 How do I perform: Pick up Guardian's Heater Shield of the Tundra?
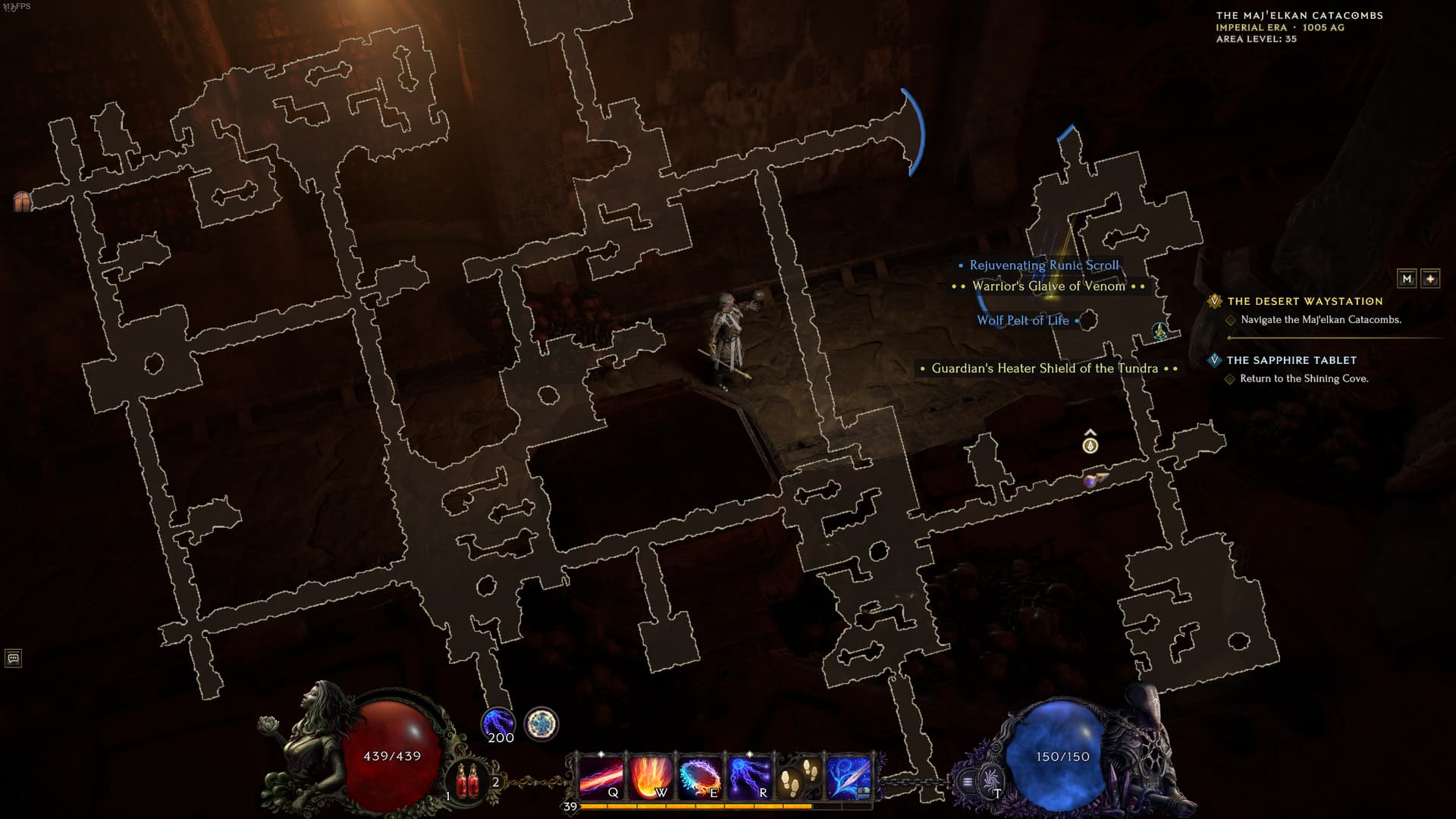tap(1044, 369)
